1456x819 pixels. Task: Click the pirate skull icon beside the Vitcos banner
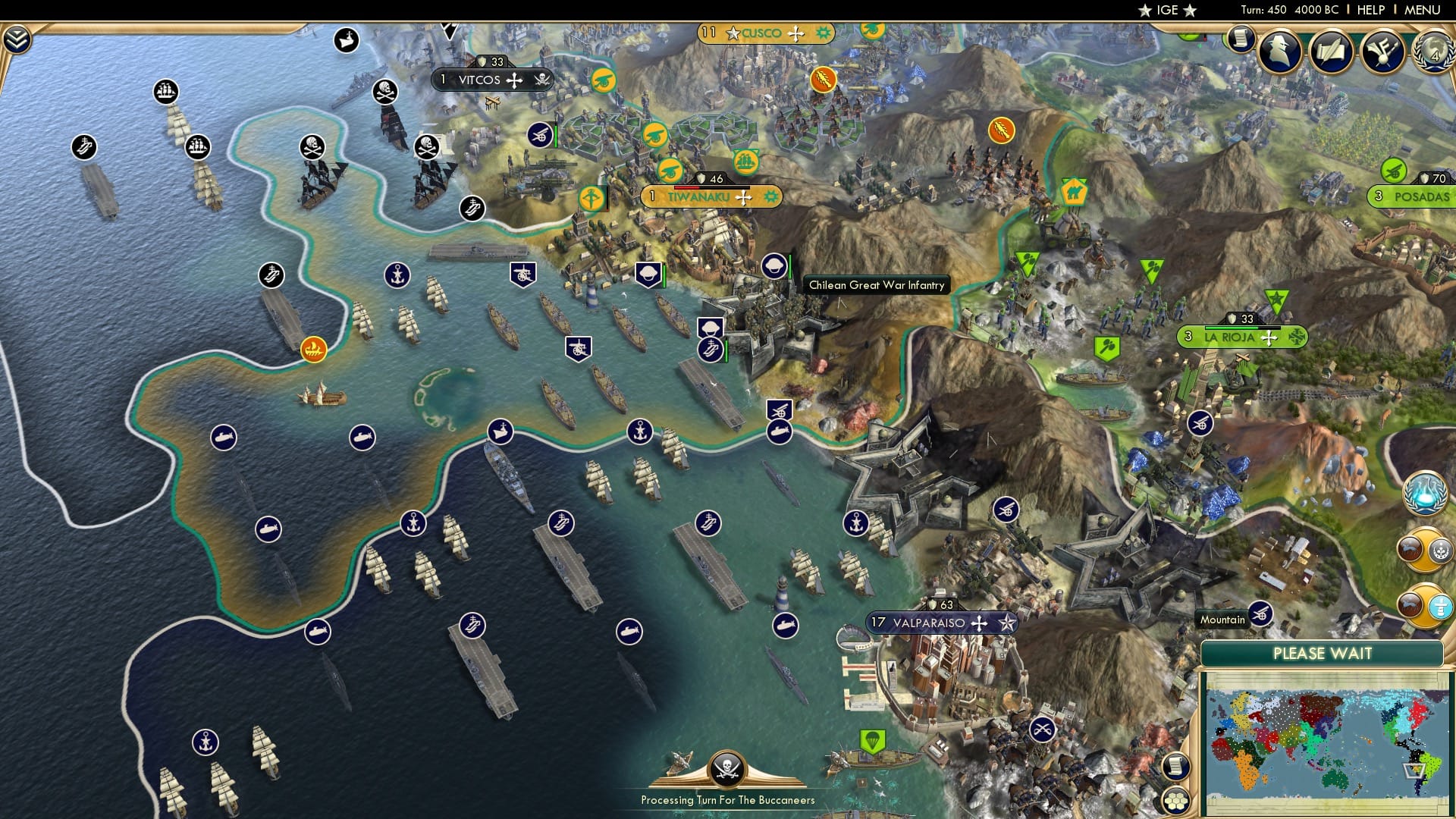click(x=543, y=79)
